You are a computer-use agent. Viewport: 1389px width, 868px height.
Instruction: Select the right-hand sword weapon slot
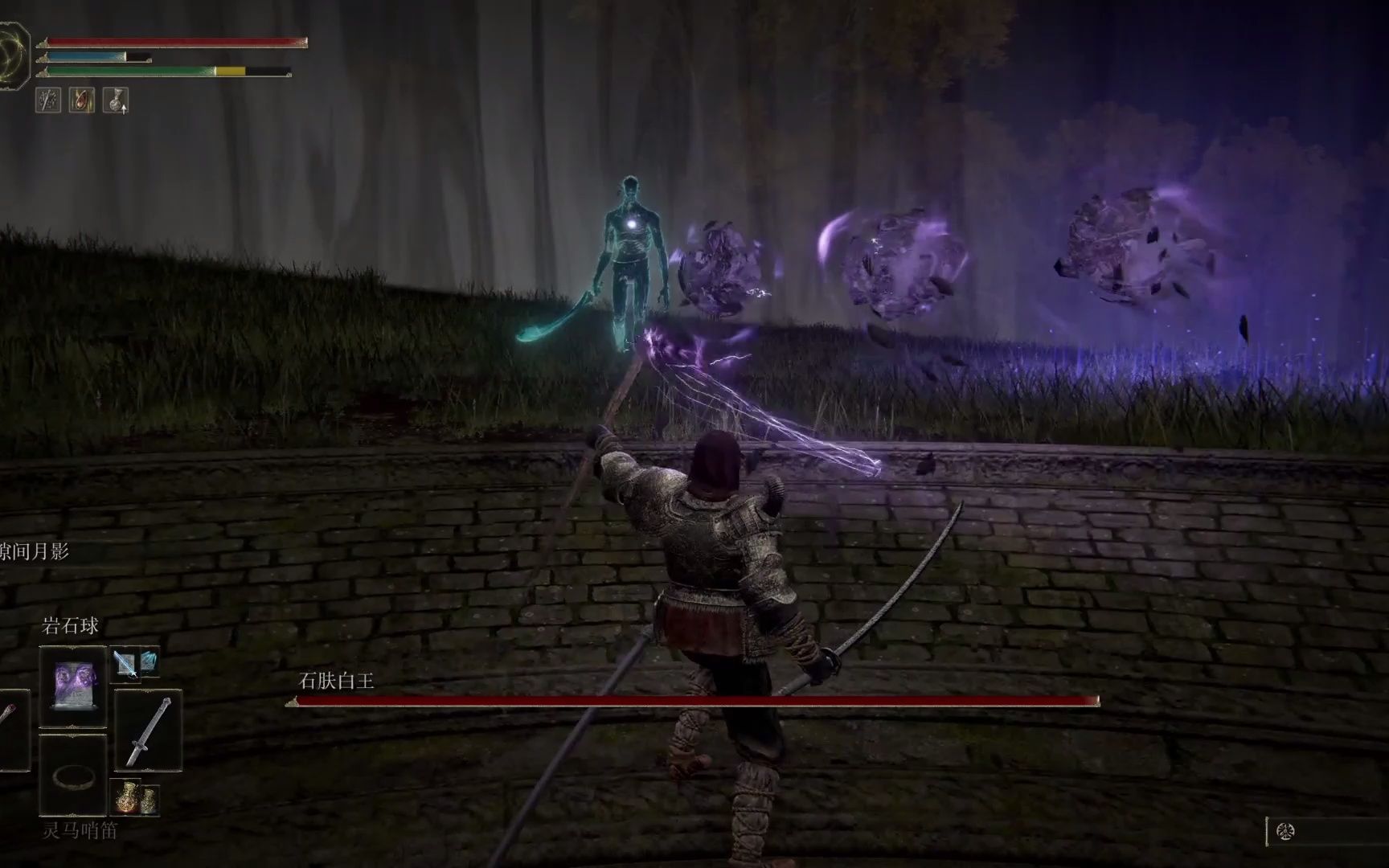[x=148, y=731]
